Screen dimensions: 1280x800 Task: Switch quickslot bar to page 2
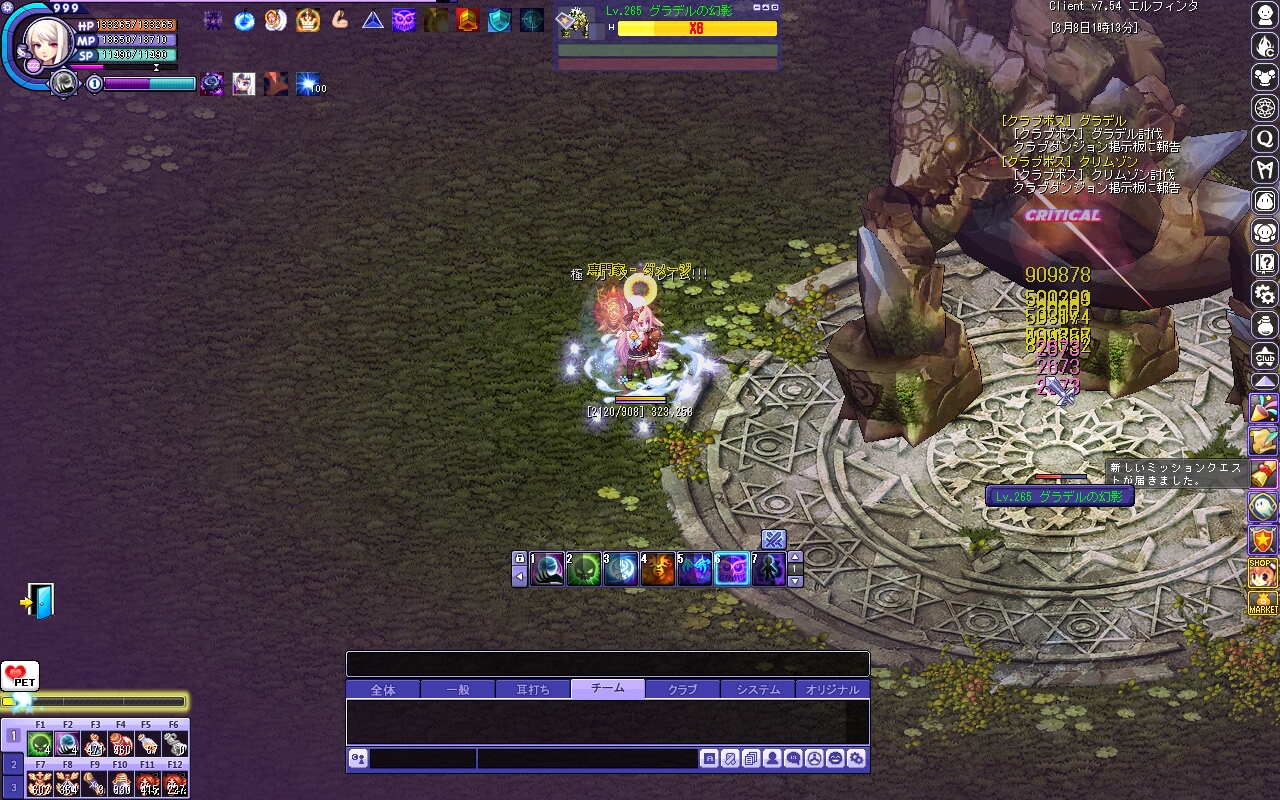(13, 763)
